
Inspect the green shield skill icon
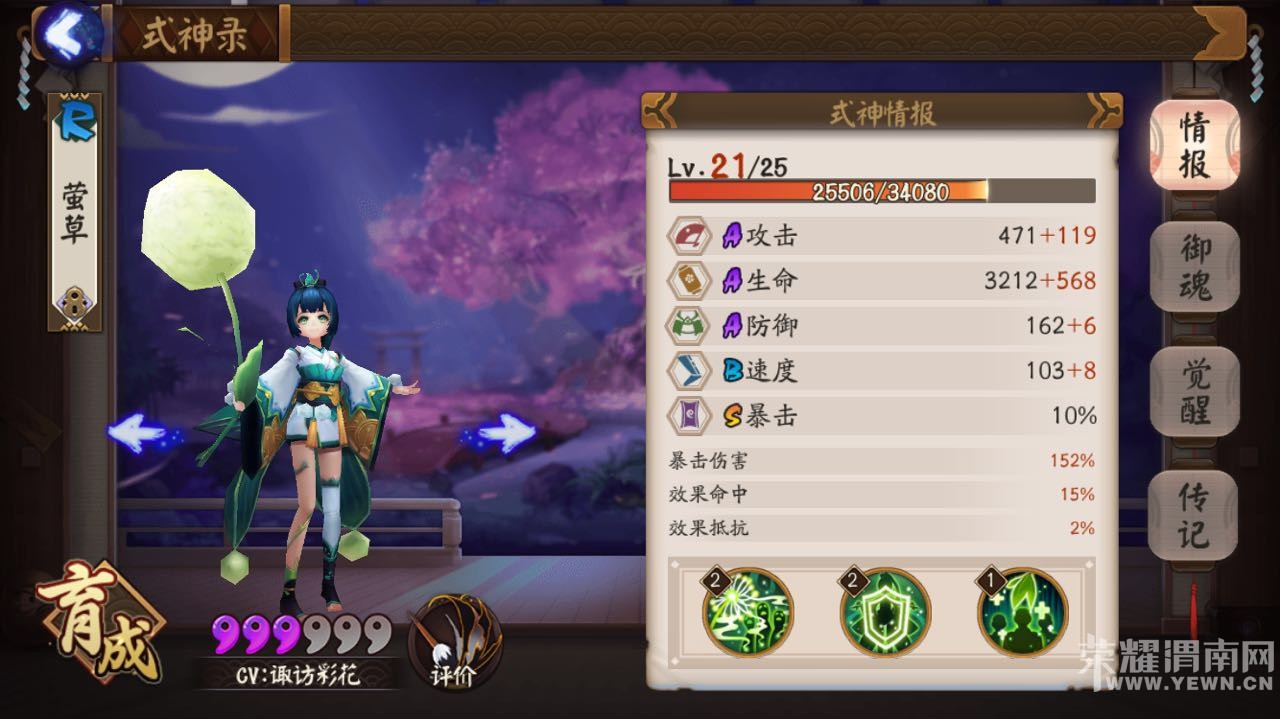[x=885, y=612]
